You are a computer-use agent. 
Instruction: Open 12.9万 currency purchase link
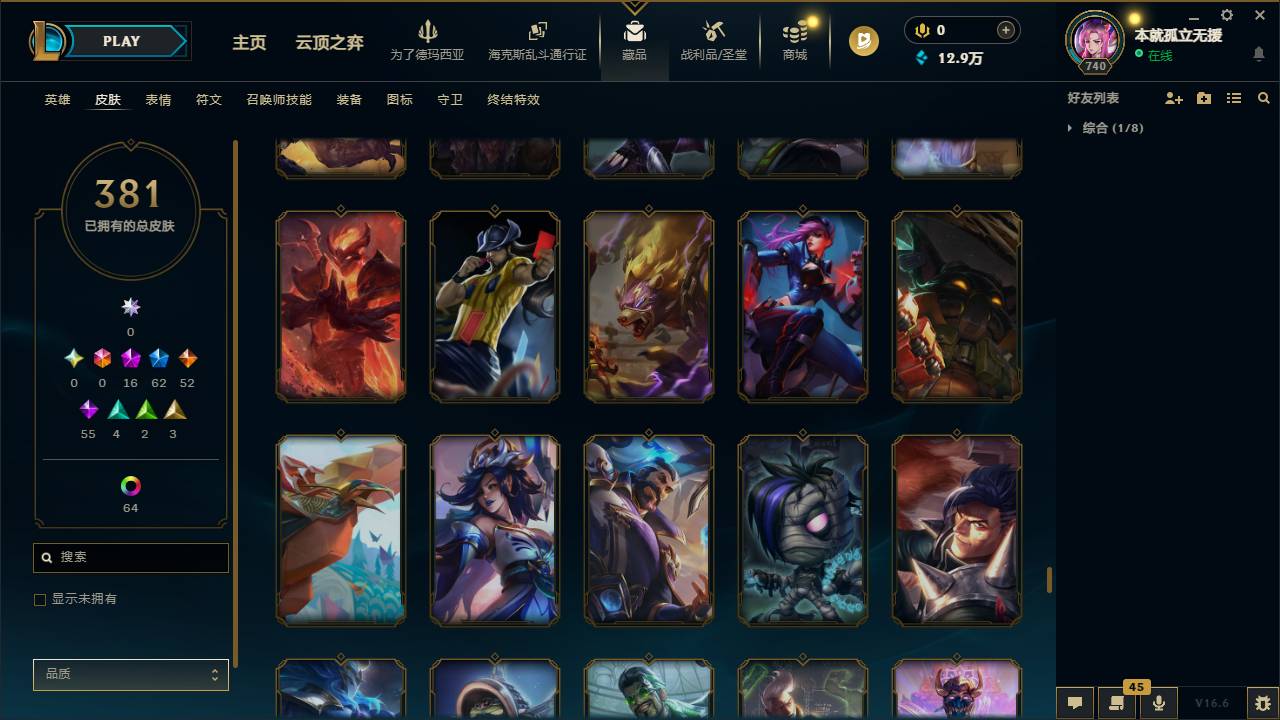click(960, 58)
